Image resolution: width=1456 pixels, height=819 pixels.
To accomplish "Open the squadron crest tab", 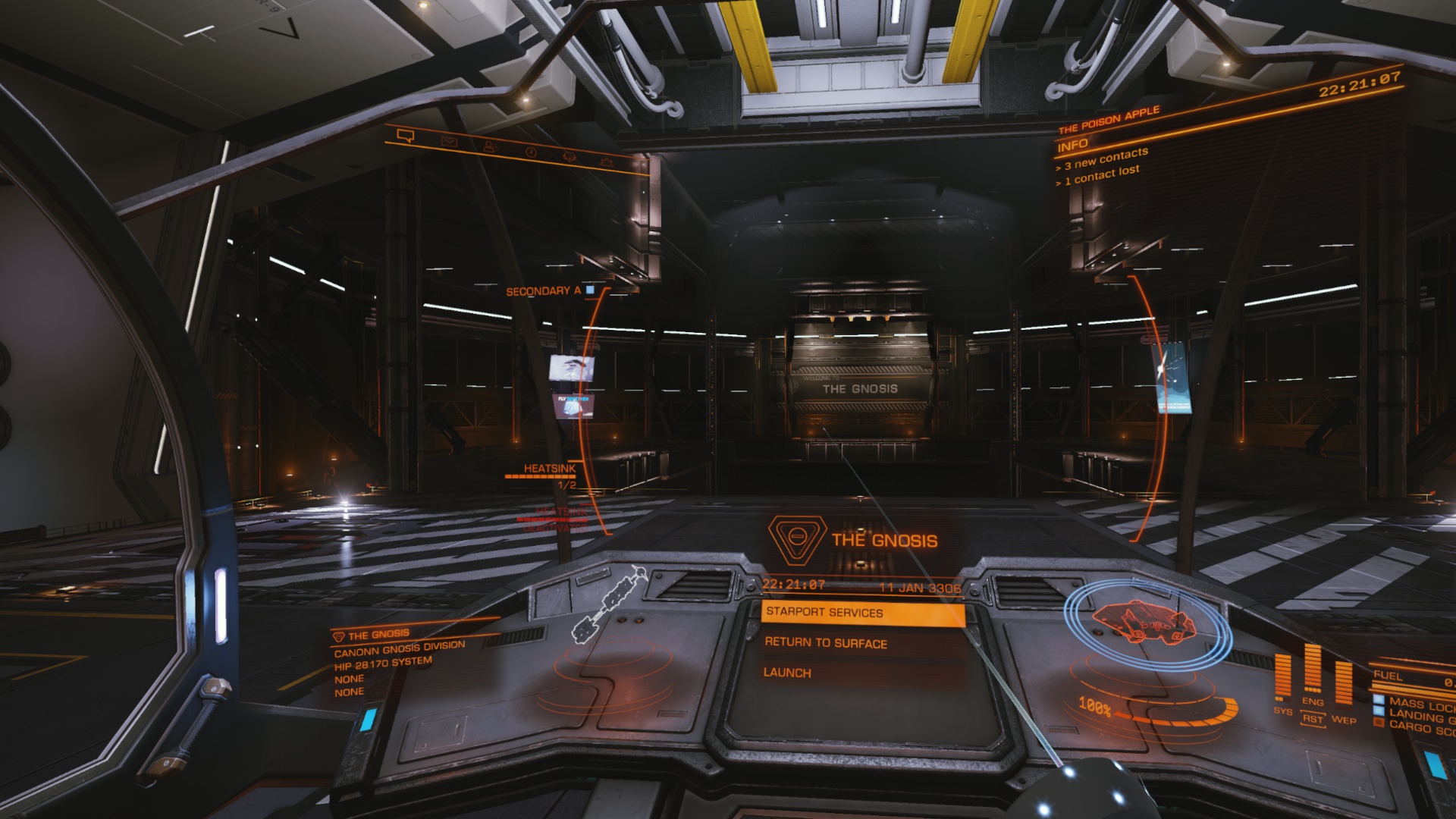I will (x=569, y=156).
